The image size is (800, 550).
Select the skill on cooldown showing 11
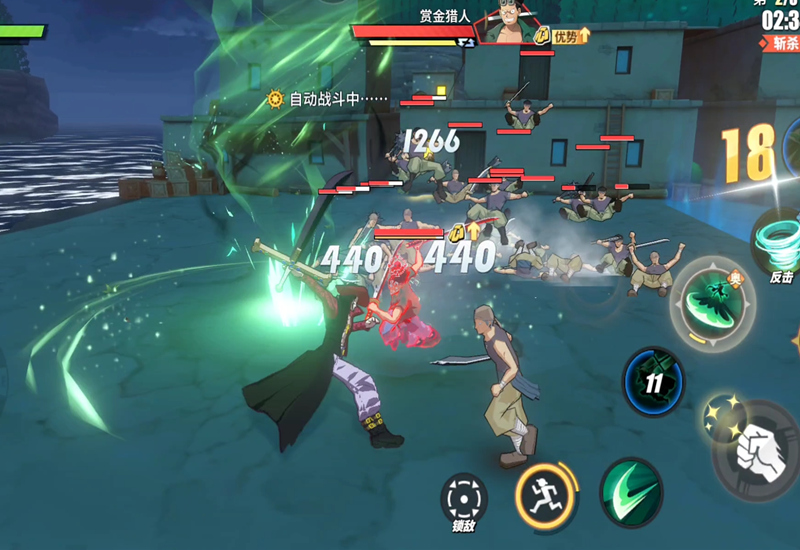(x=653, y=381)
